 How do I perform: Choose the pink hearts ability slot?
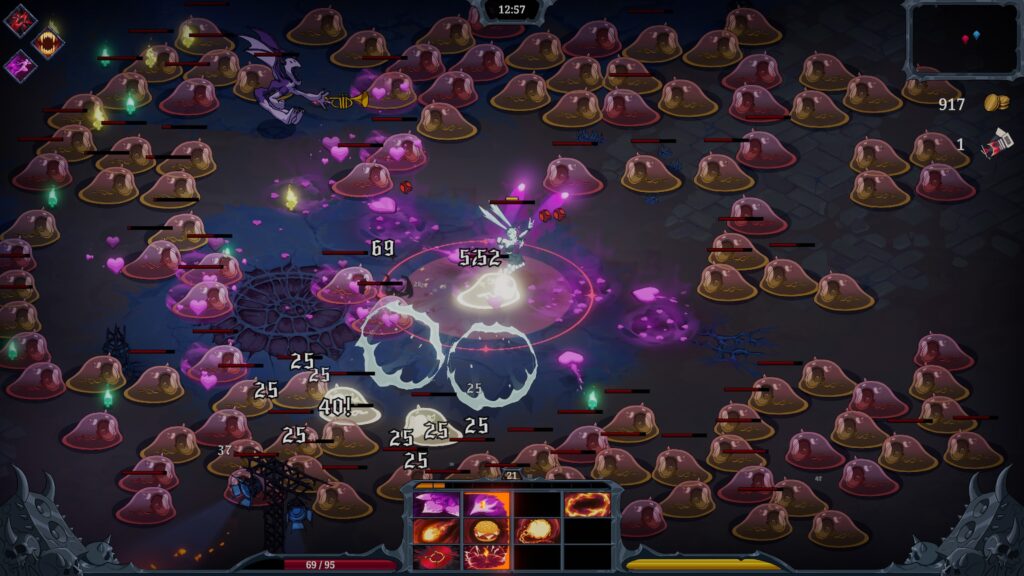437,504
